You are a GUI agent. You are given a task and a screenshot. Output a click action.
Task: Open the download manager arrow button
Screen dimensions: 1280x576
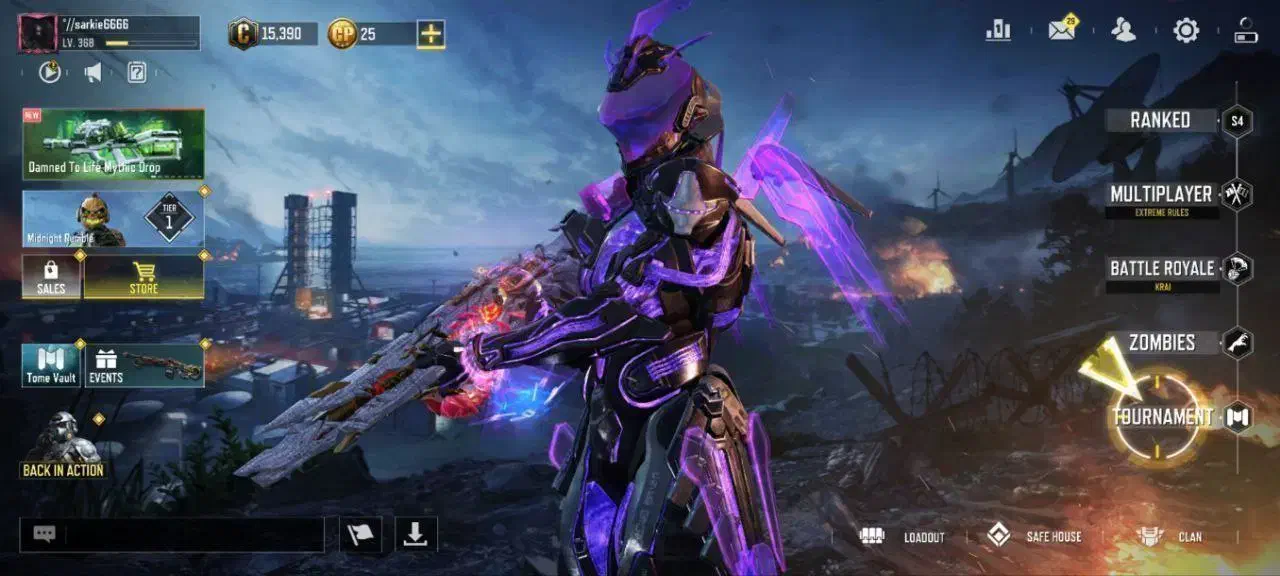pyautogui.click(x=415, y=534)
